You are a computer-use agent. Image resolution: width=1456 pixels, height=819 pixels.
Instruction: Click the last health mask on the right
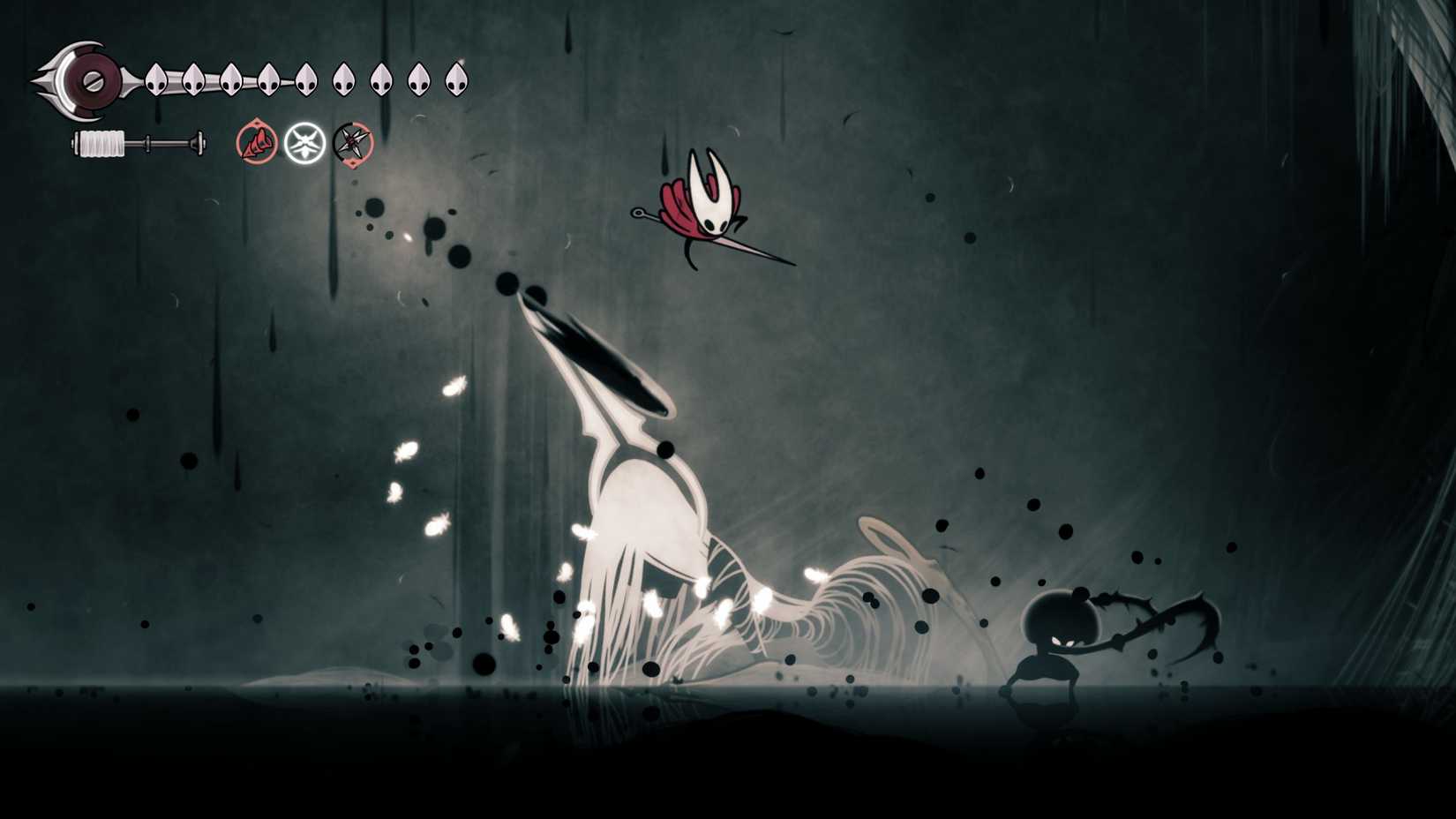click(455, 78)
